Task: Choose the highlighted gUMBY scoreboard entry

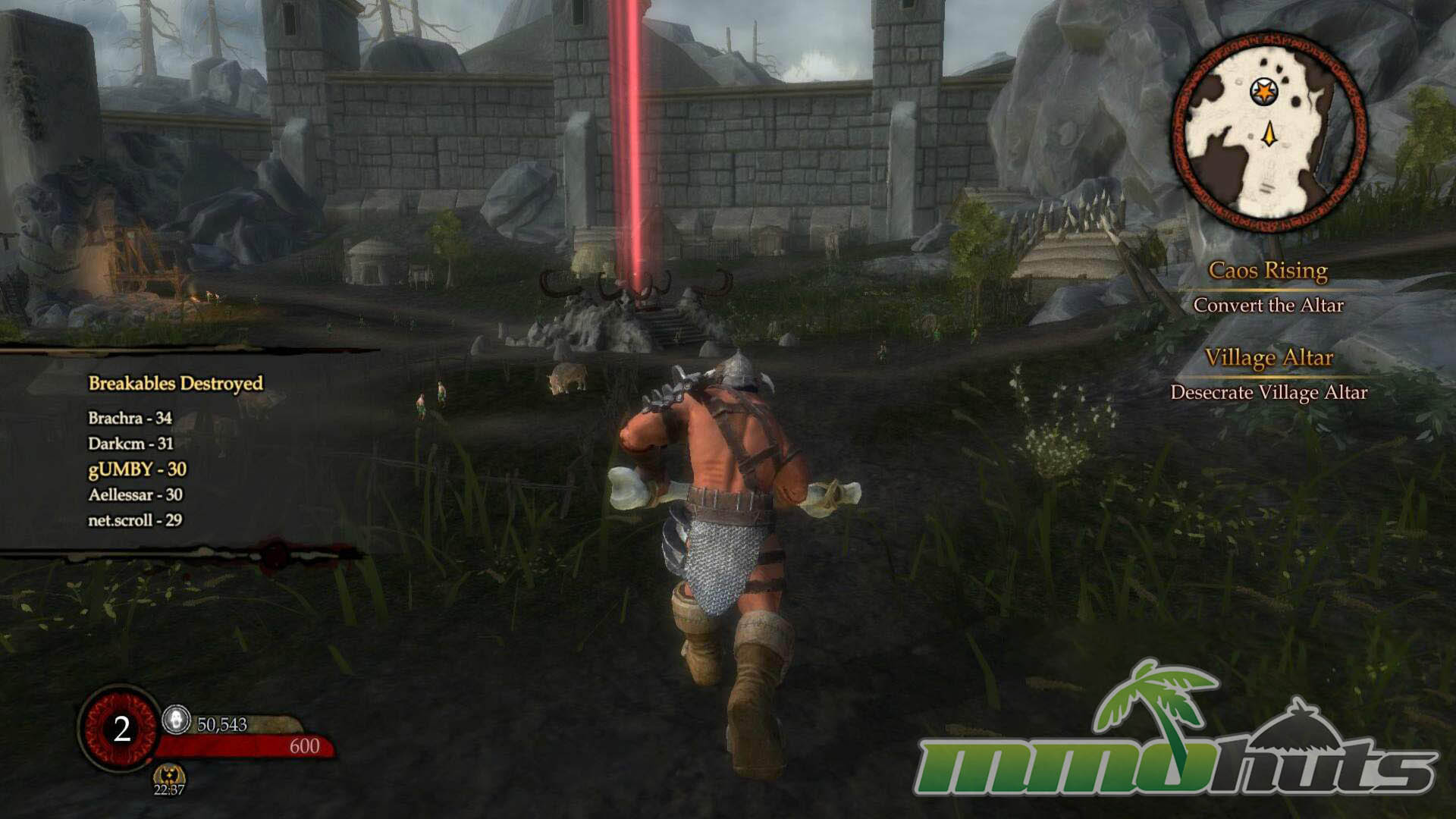Action: [137, 469]
